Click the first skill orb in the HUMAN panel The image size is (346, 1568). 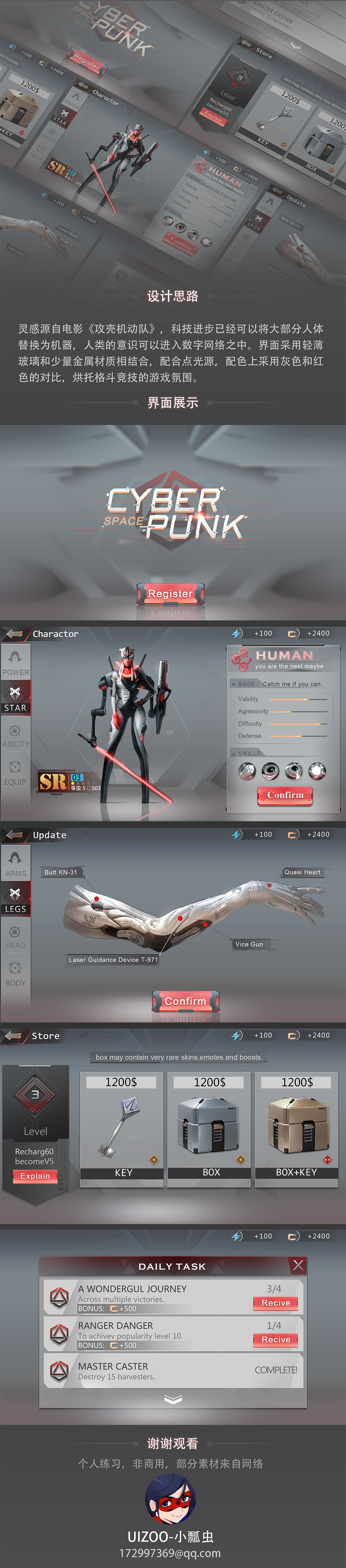[247, 772]
